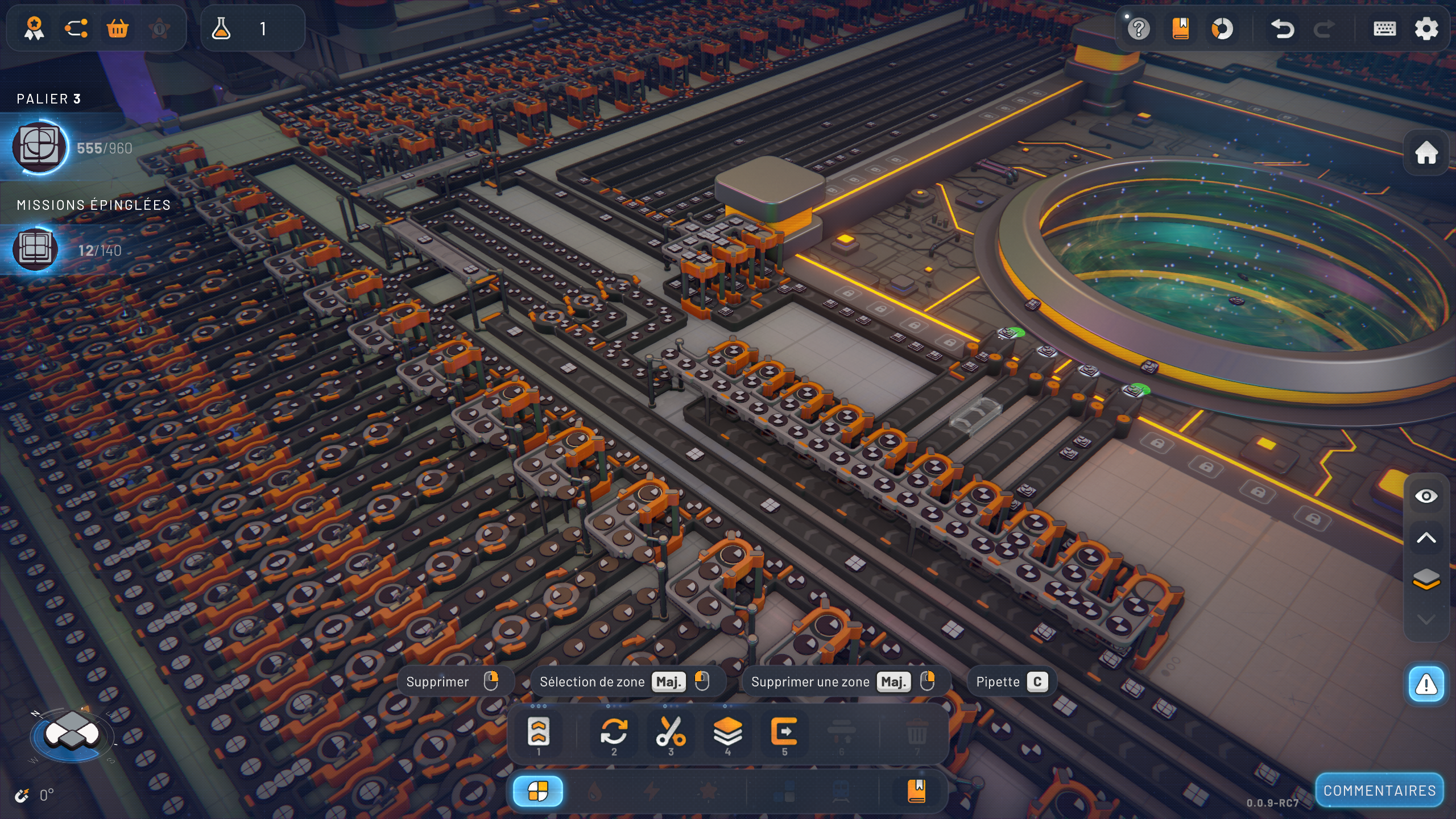Open the research tree nodes icon
1456x819 pixels.
coord(76,28)
